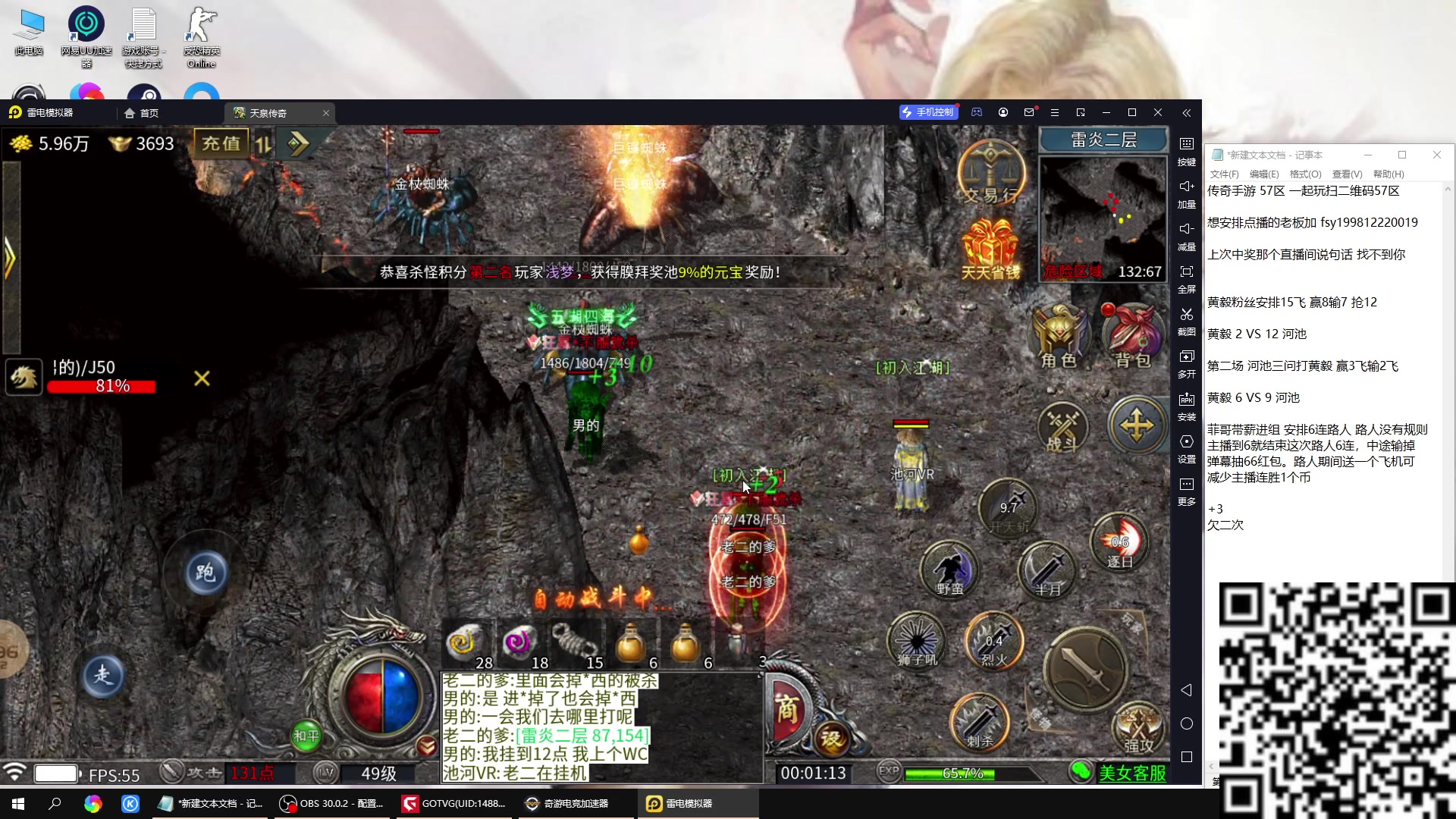The image size is (1456, 819).
Task: Close the target info with yellow X
Action: 202,378
